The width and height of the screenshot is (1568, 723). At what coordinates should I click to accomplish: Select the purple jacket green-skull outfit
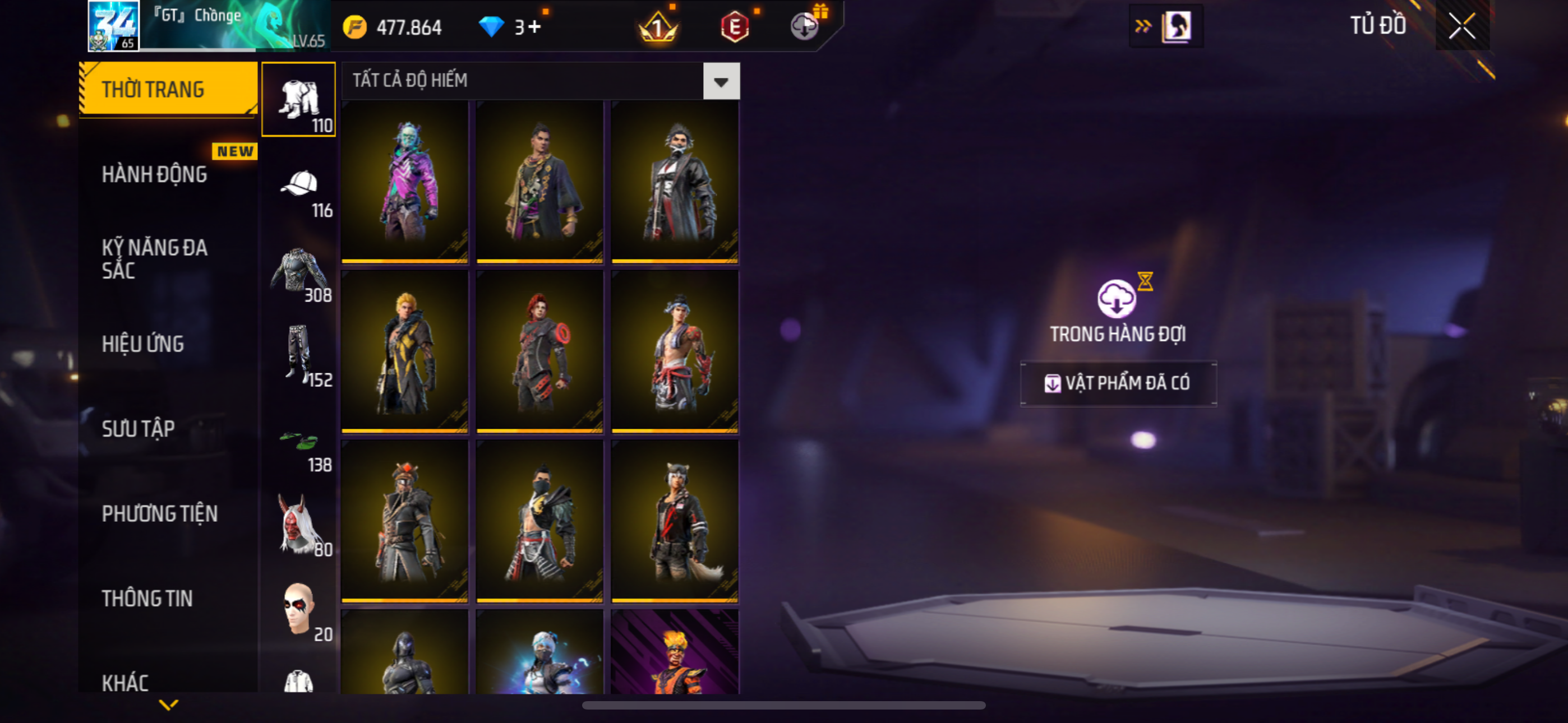[405, 182]
